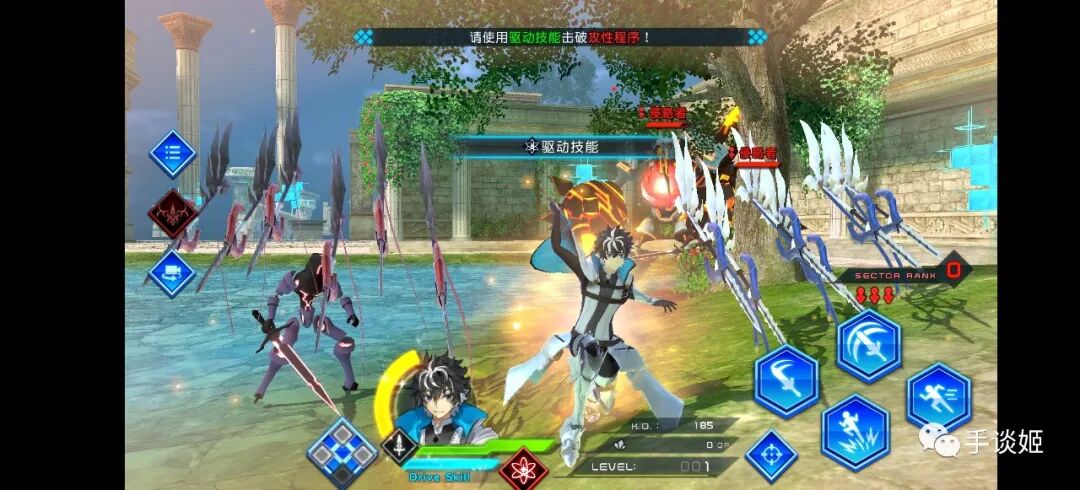Open the blue list menu button
The height and width of the screenshot is (490, 1080).
172,154
